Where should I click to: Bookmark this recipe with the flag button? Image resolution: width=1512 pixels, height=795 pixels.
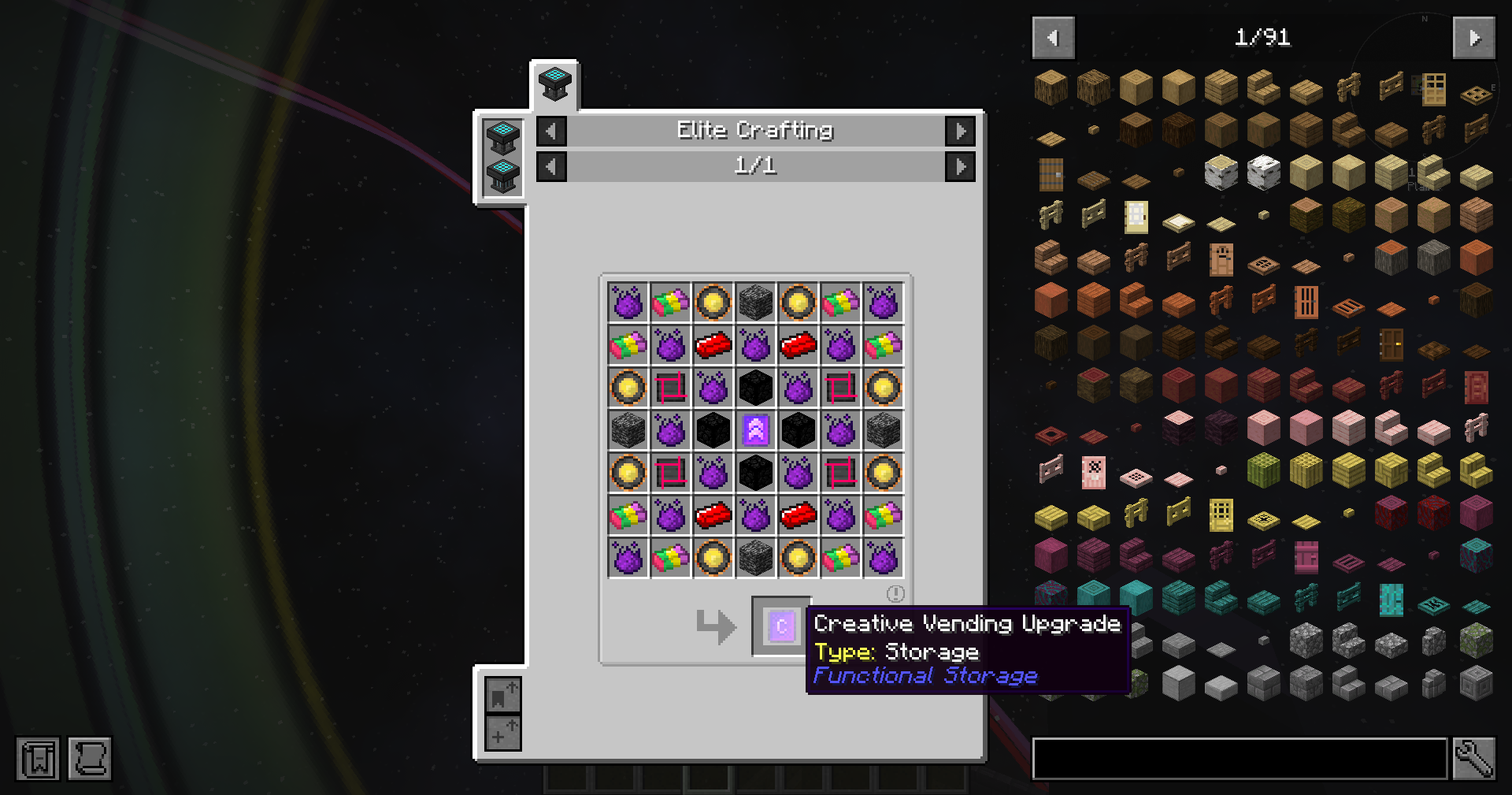pos(502,696)
